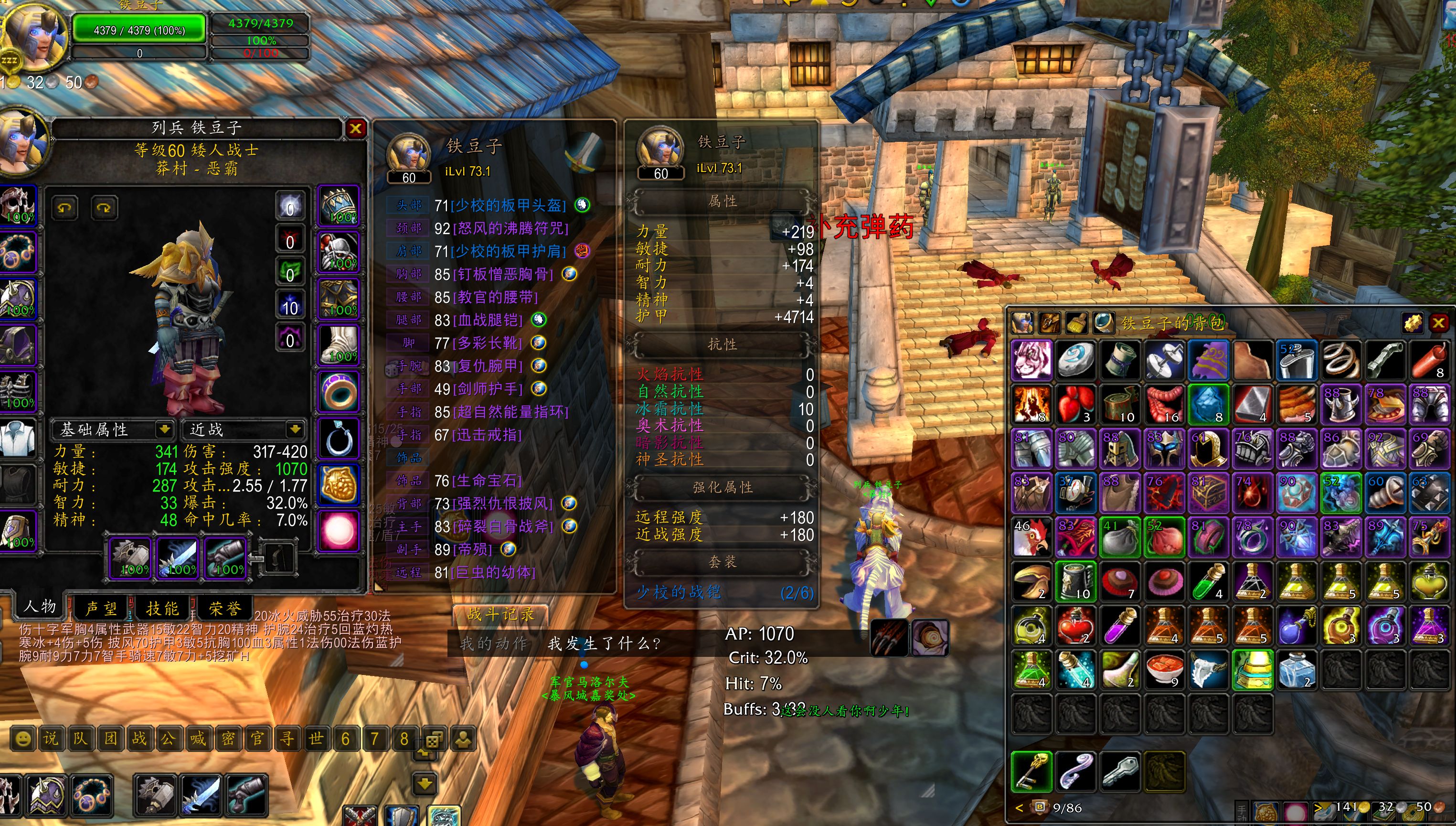Click the chicken item in the bag
The height and width of the screenshot is (826, 1456).
(1031, 536)
